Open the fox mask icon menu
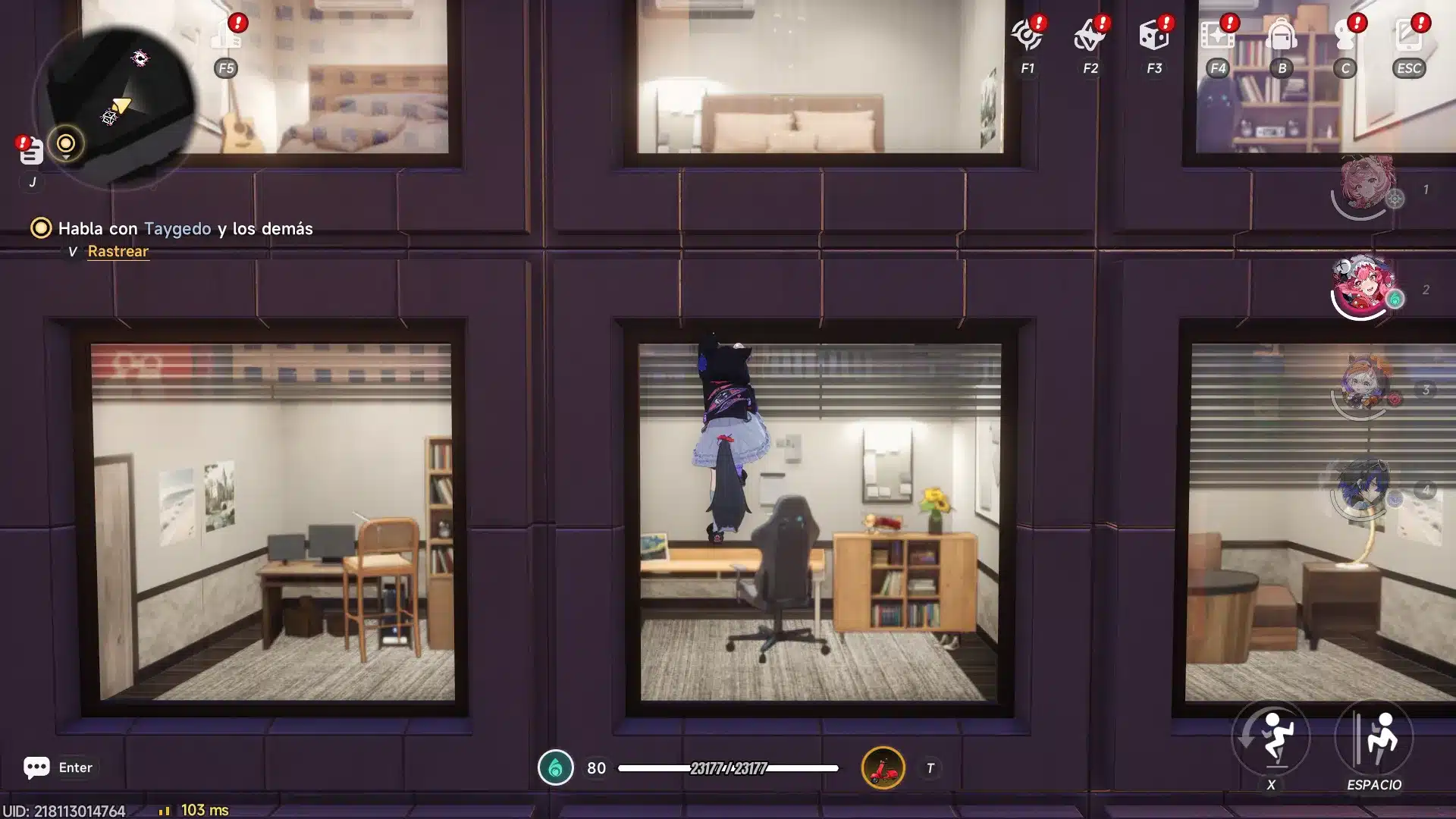Image resolution: width=1456 pixels, height=819 pixels. point(1090,36)
